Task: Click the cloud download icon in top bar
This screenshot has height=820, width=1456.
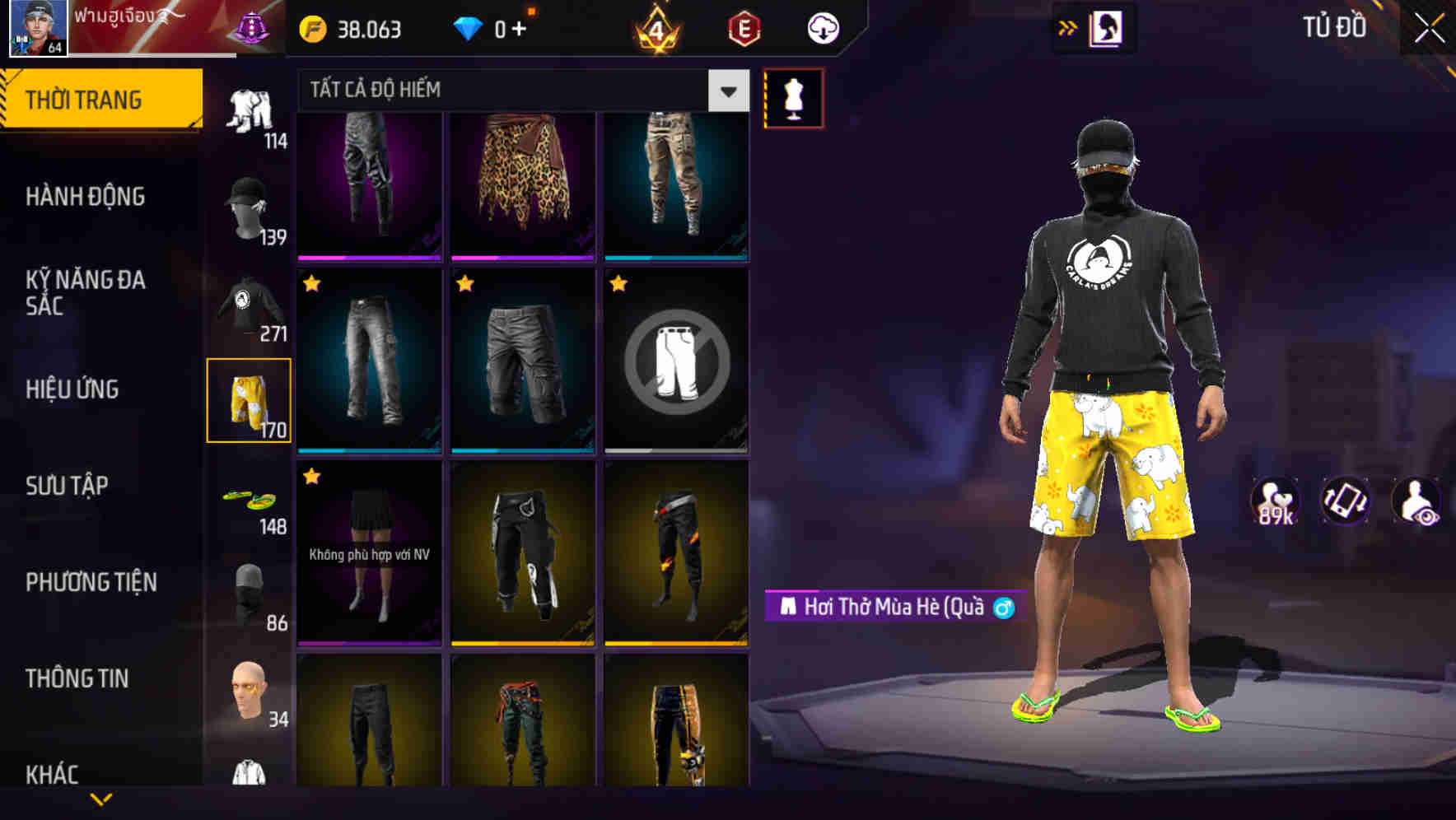Action: [x=822, y=27]
